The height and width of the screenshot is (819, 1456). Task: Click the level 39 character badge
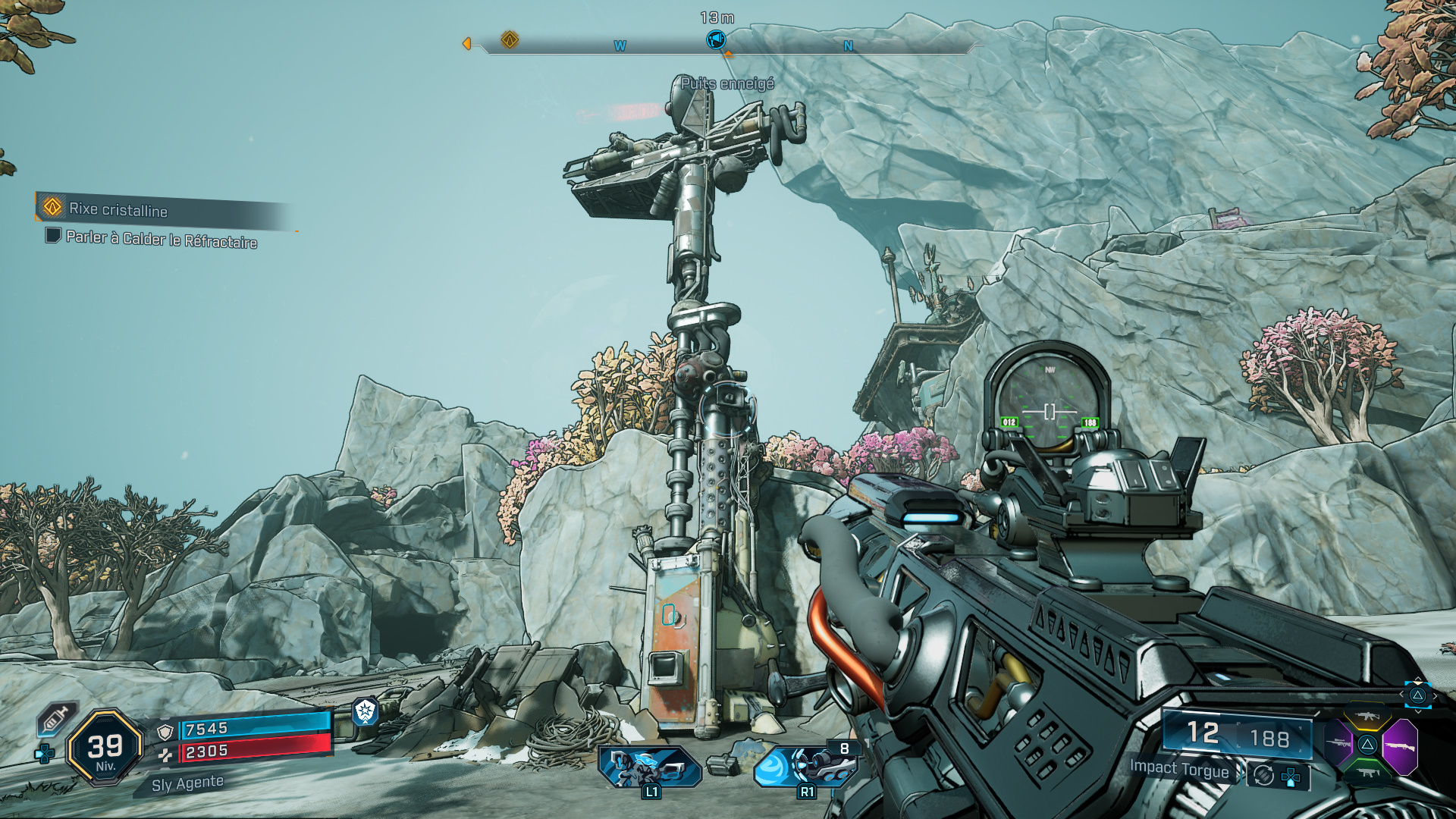(105, 748)
